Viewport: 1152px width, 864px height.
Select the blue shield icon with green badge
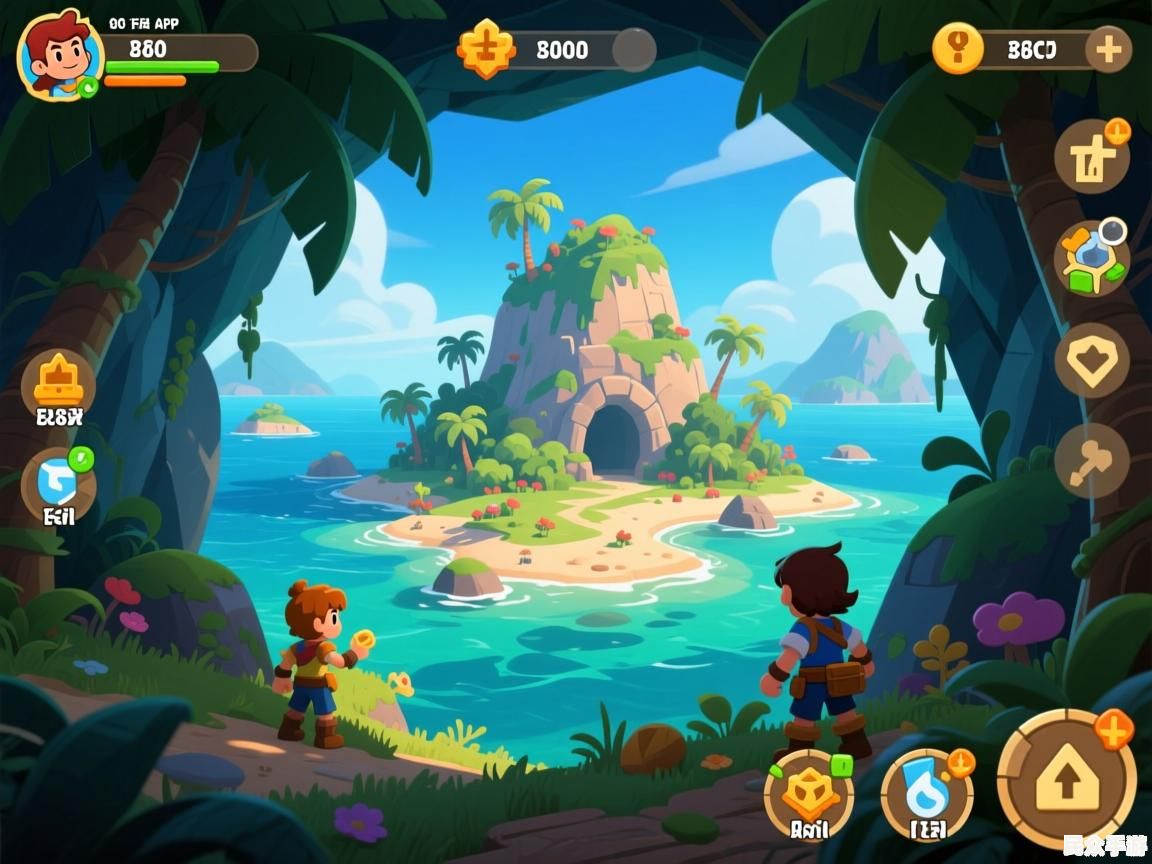pos(58,482)
